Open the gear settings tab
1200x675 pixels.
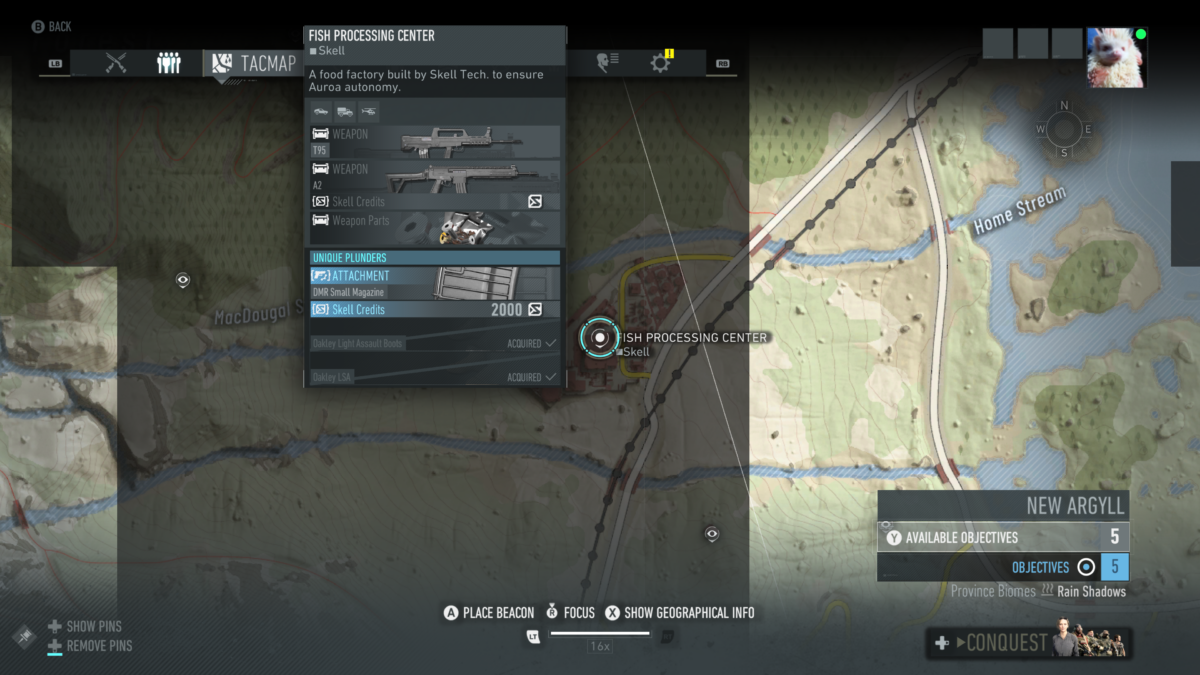coord(660,63)
